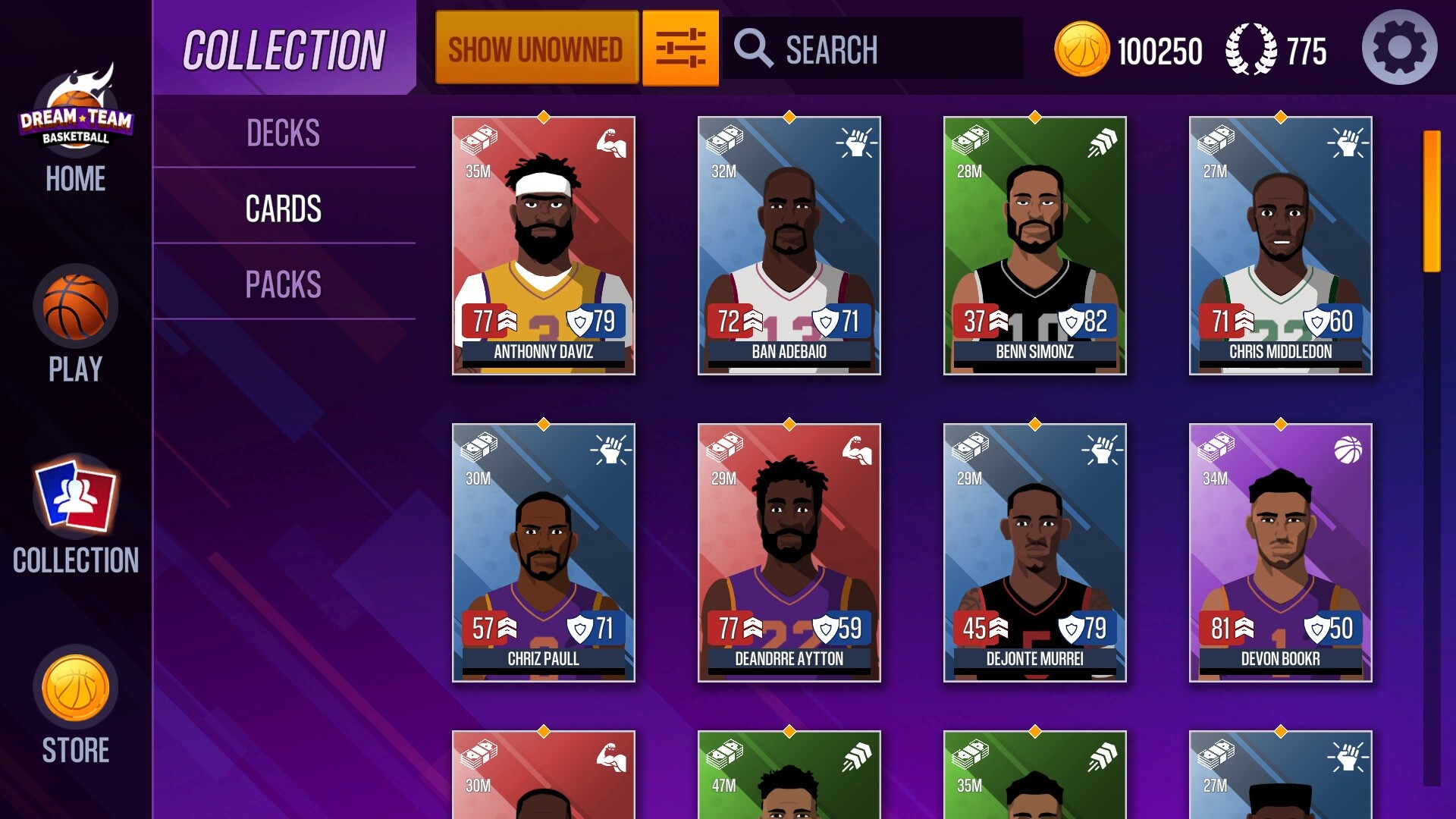The height and width of the screenshot is (819, 1456).
Task: Open the Store coin icon
Action: (x=75, y=687)
